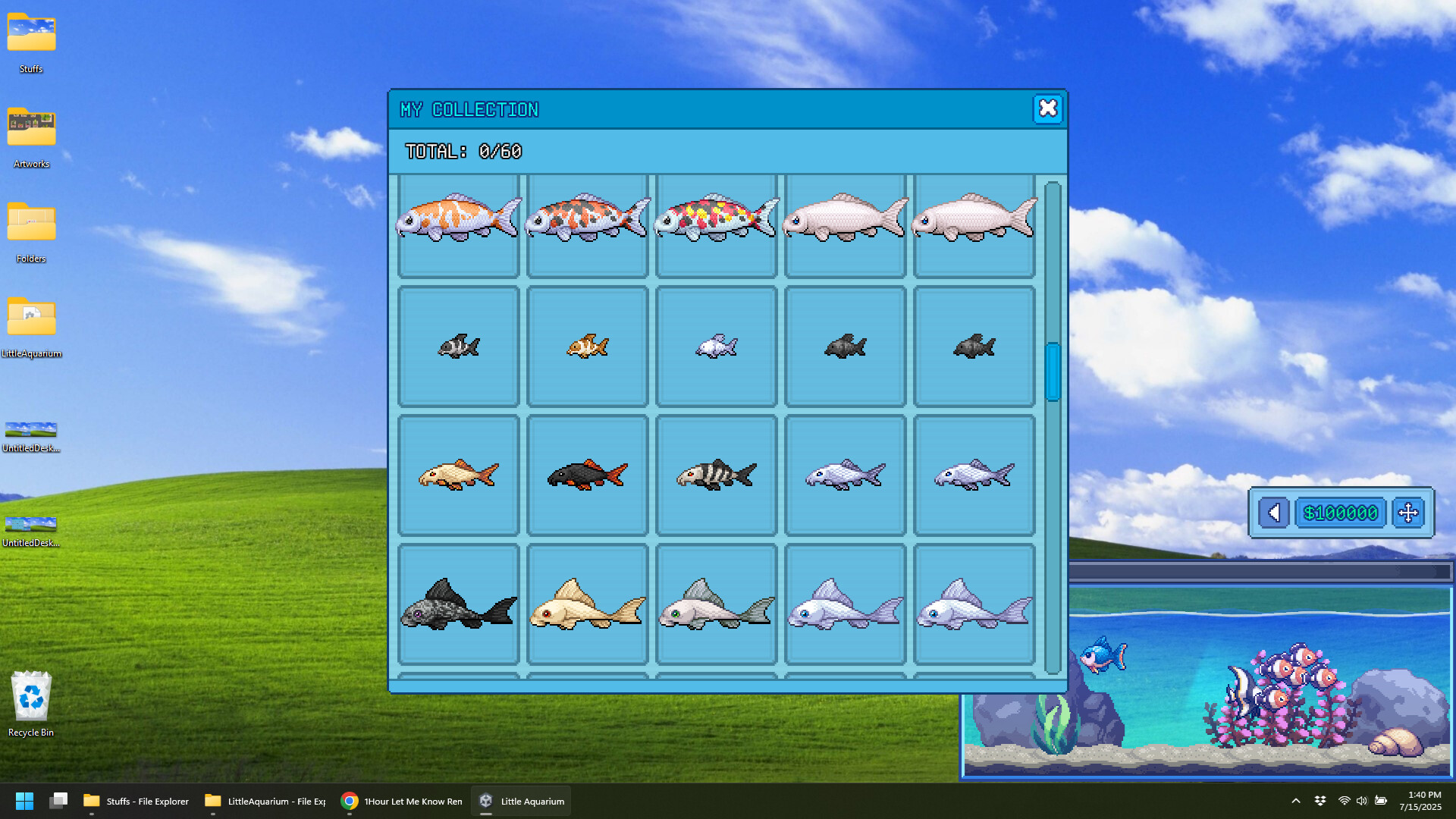Select the small orange-and-white fish in row two
The image size is (1456, 819).
pos(587,347)
